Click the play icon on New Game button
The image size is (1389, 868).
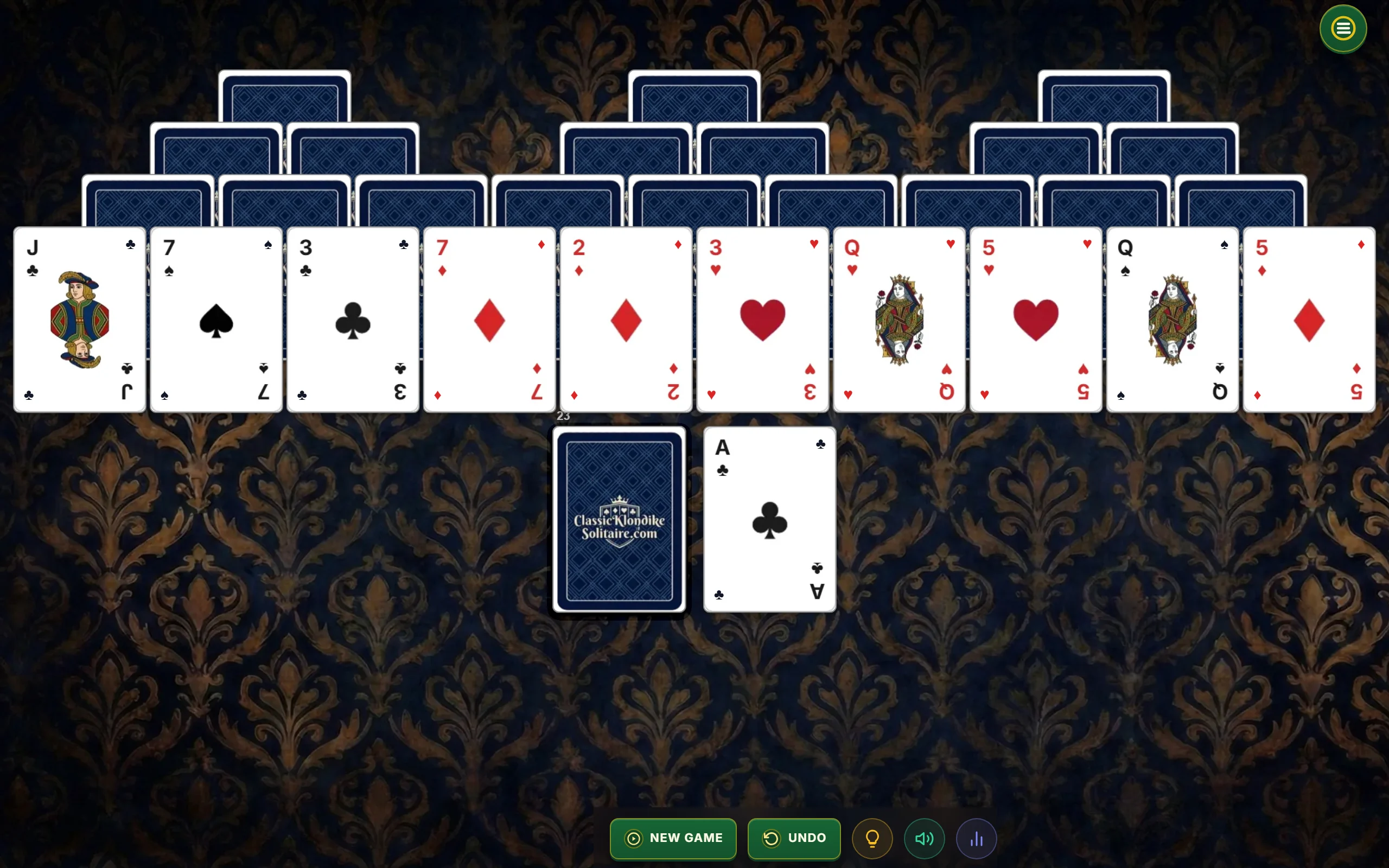click(x=633, y=838)
